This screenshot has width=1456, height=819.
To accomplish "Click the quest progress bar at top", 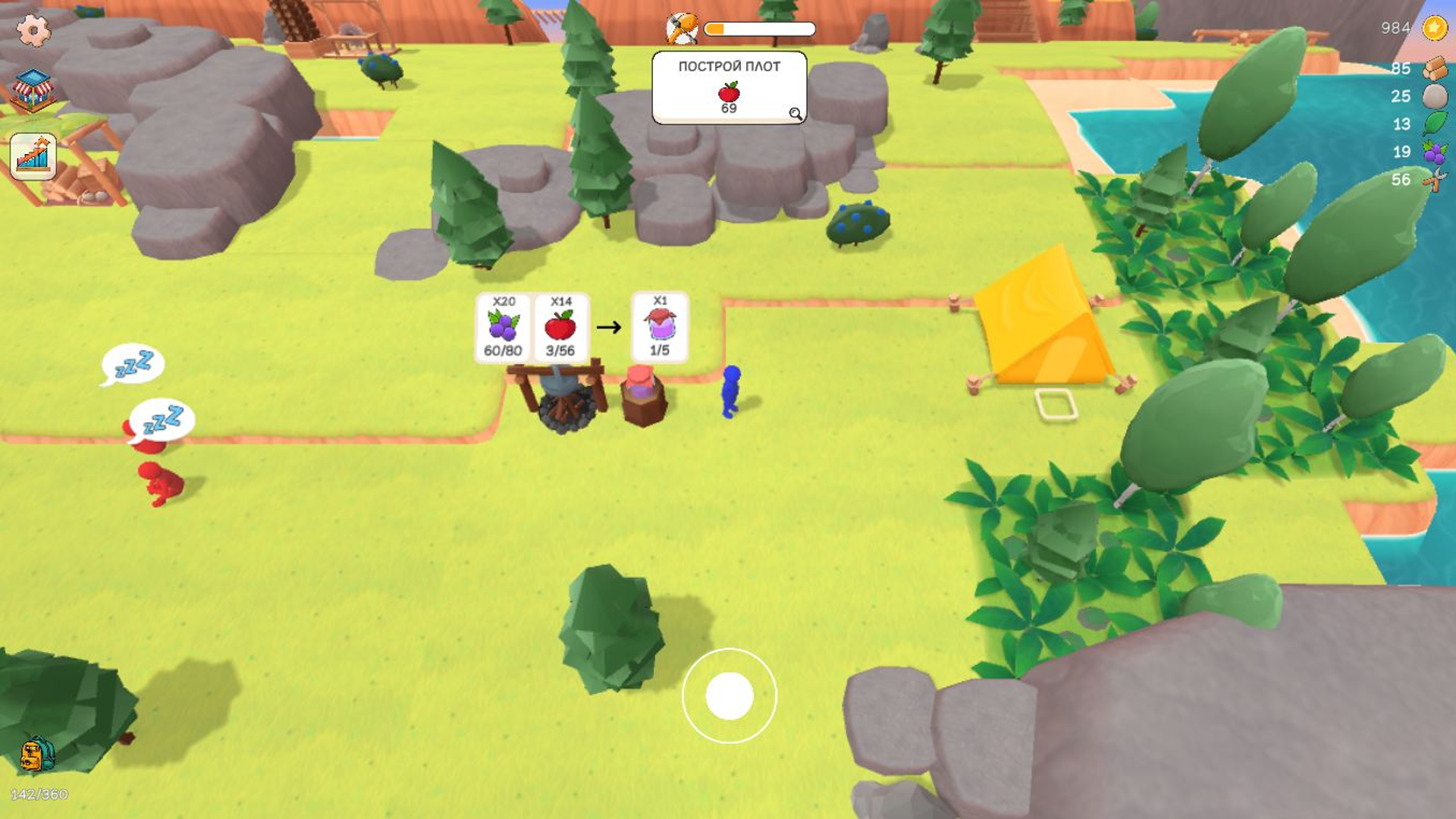I will 758,29.
